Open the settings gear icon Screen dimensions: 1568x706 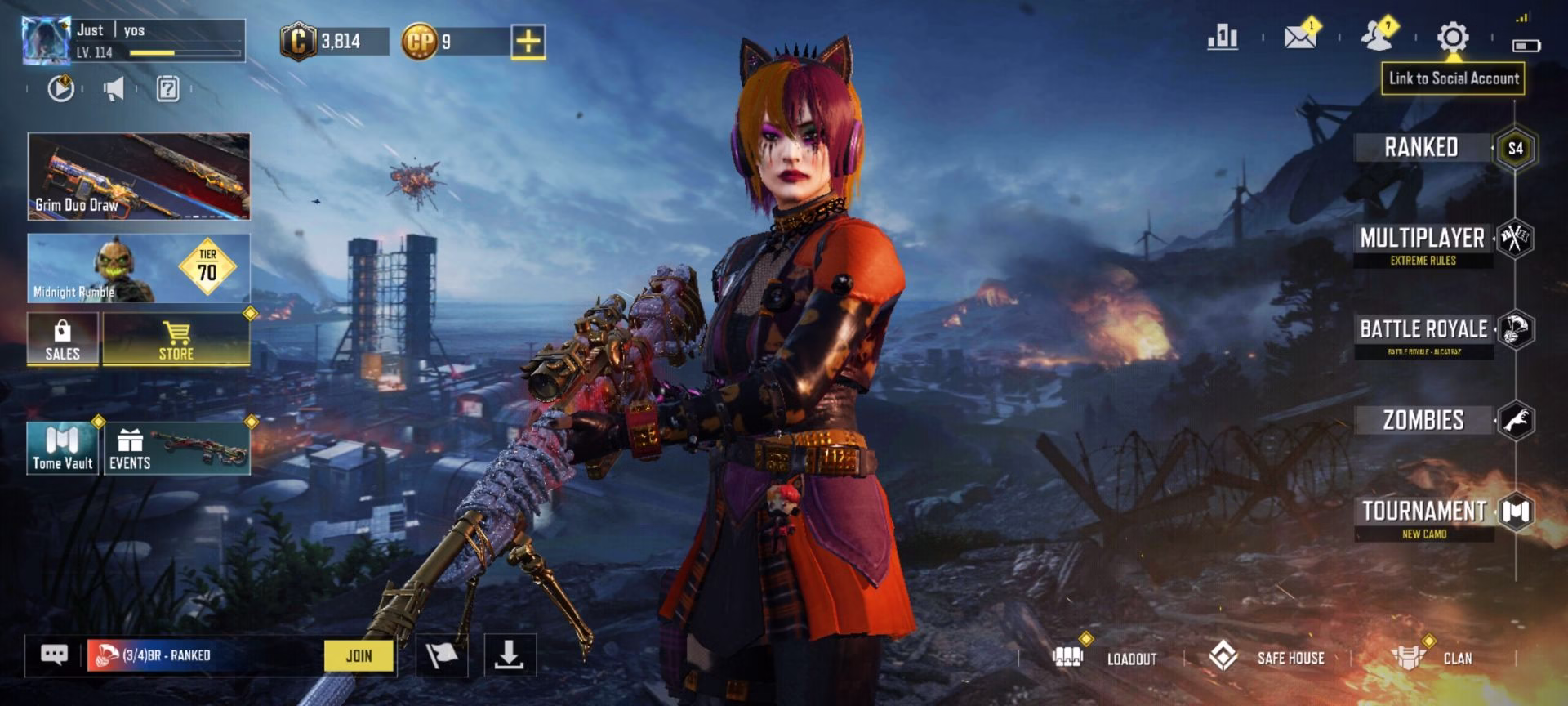click(1453, 38)
